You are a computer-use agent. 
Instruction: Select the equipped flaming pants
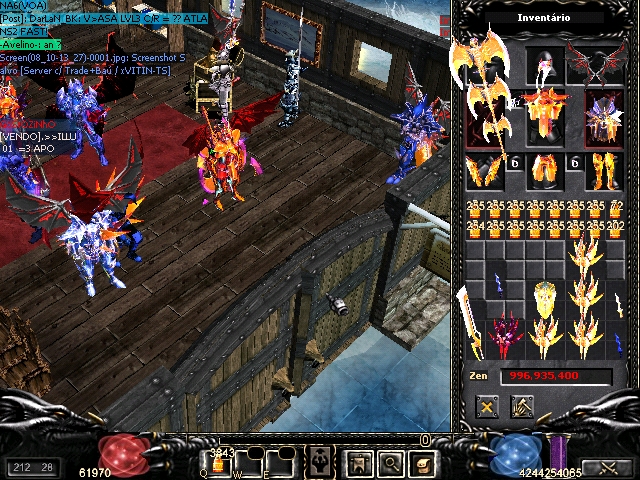point(546,171)
